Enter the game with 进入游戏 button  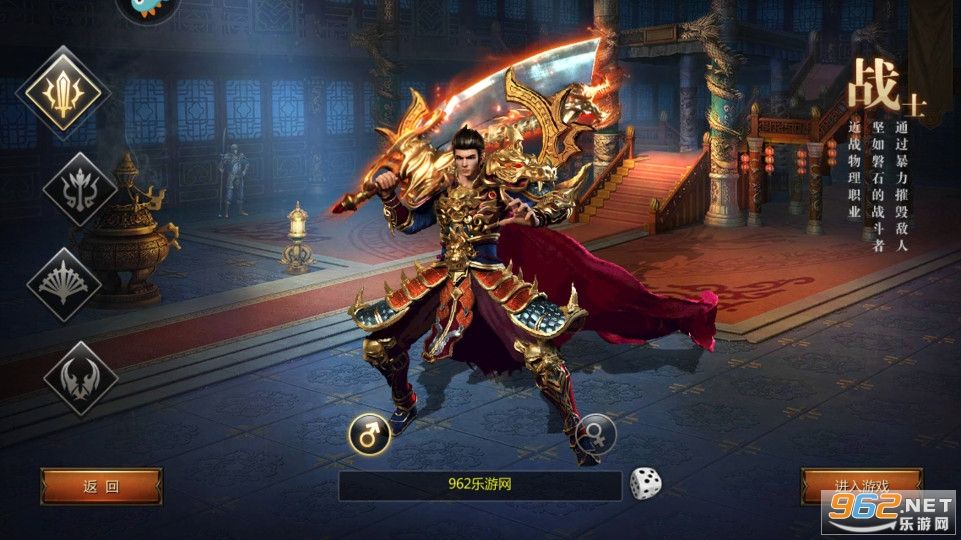[x=861, y=485]
